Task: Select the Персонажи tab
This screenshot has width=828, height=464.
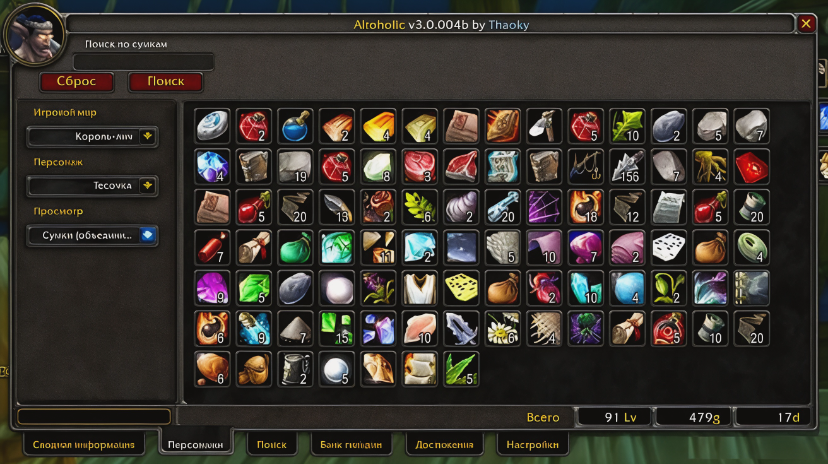Action: (x=194, y=444)
